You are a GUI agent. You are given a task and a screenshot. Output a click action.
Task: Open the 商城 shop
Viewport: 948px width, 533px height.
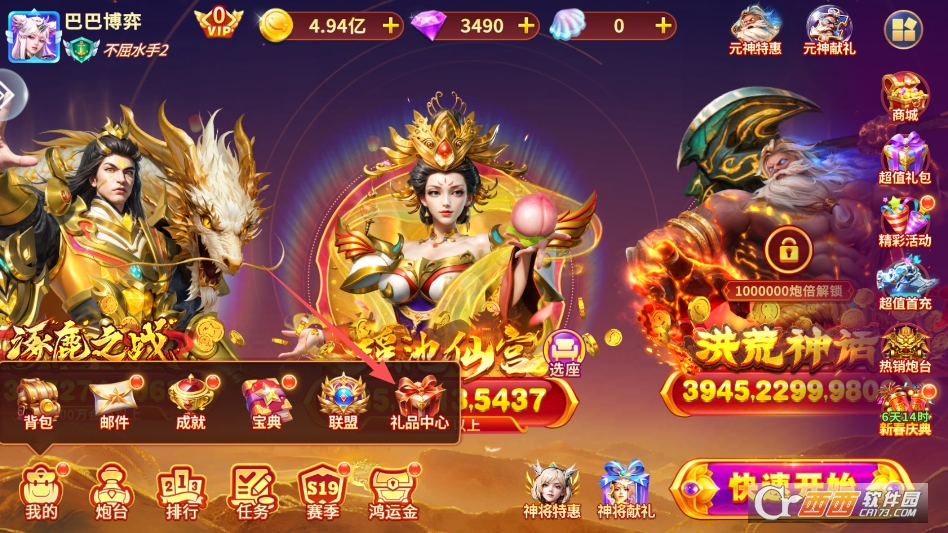905,96
